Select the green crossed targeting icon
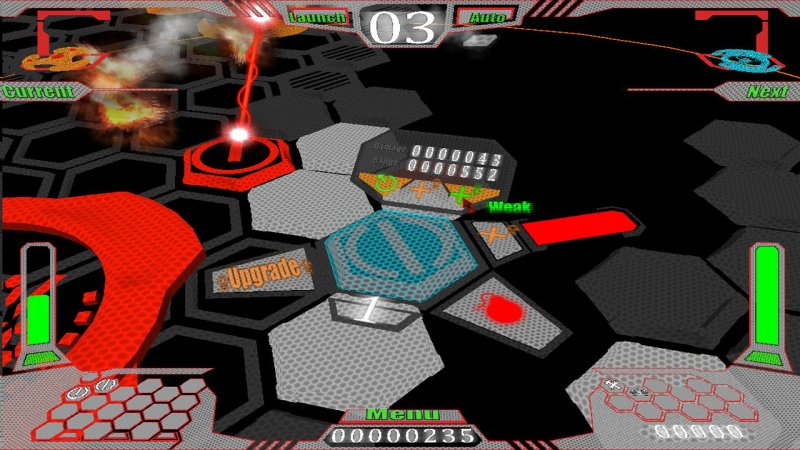 (462, 193)
